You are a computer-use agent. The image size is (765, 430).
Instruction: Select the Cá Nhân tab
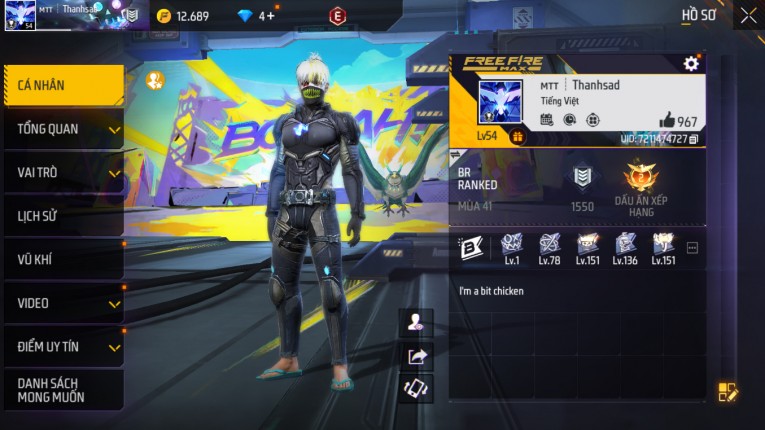[62, 86]
